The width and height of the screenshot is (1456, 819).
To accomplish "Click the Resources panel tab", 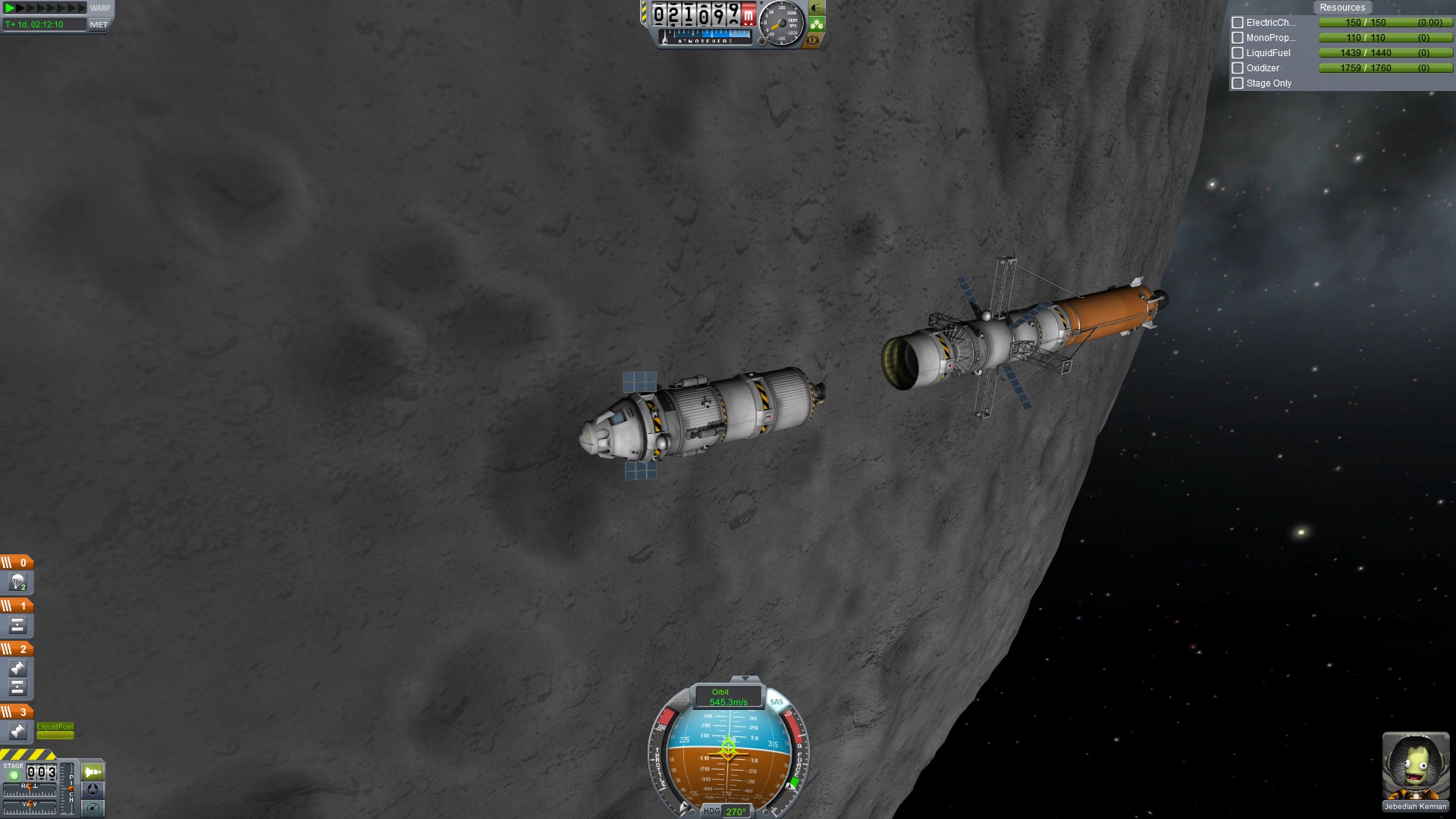I will point(1341,8).
